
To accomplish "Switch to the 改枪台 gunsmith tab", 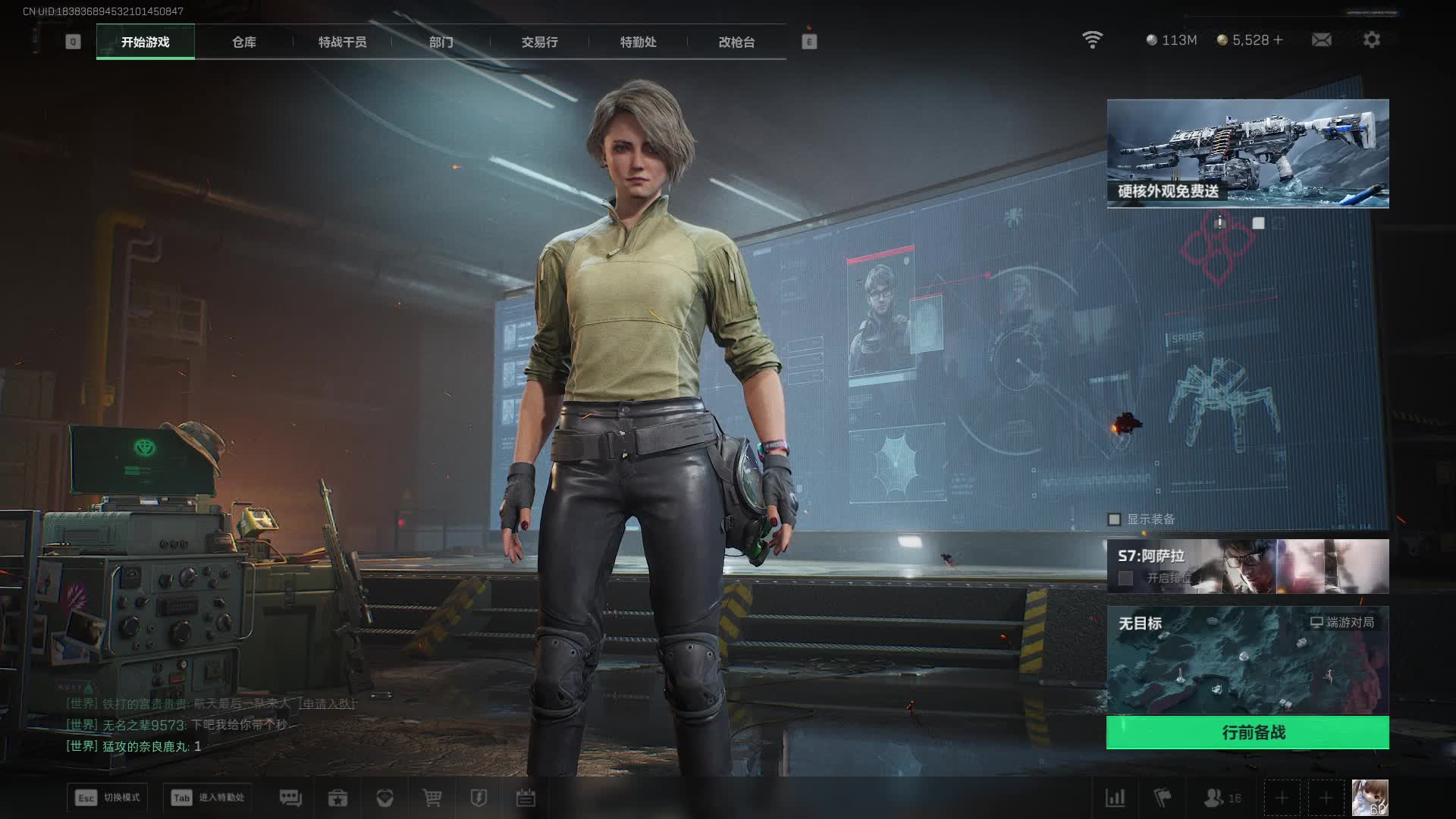I will click(x=736, y=42).
